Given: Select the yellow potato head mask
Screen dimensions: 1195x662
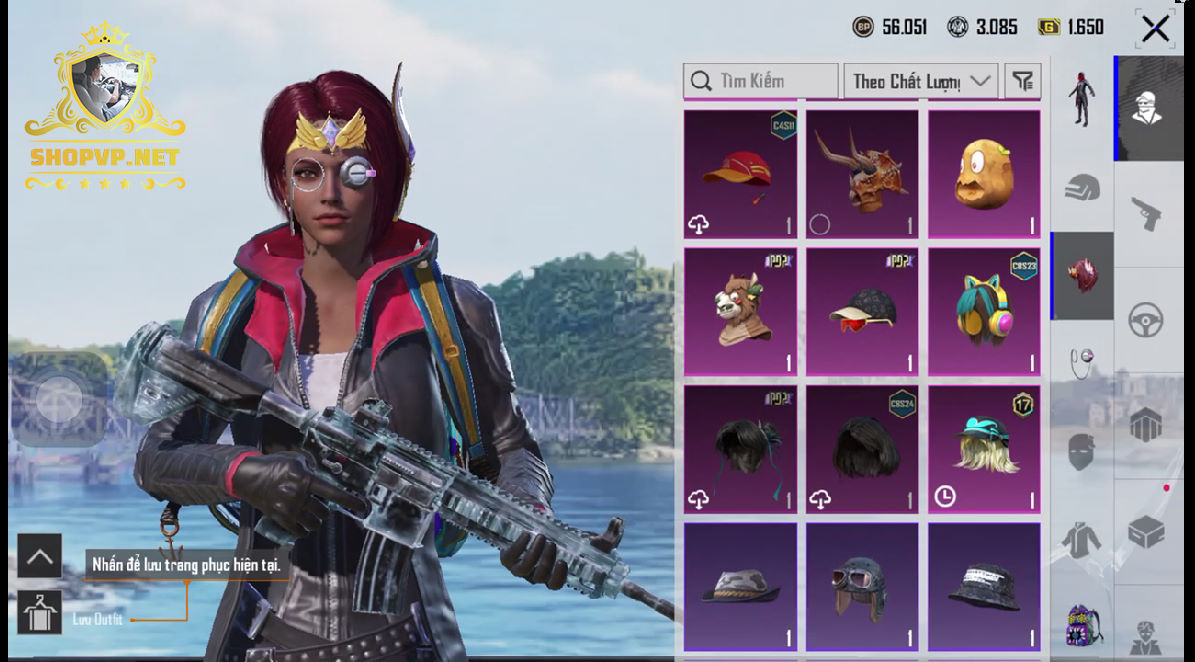Looking at the screenshot, I should (x=984, y=173).
